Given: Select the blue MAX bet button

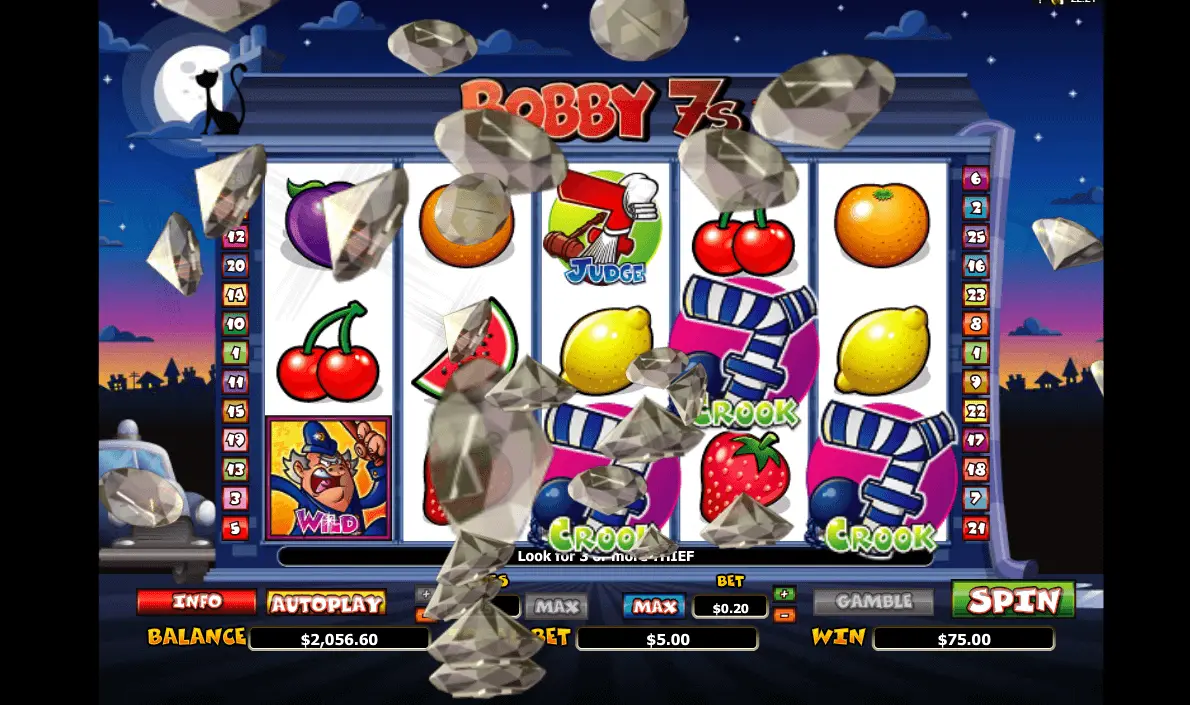Looking at the screenshot, I should point(654,606).
